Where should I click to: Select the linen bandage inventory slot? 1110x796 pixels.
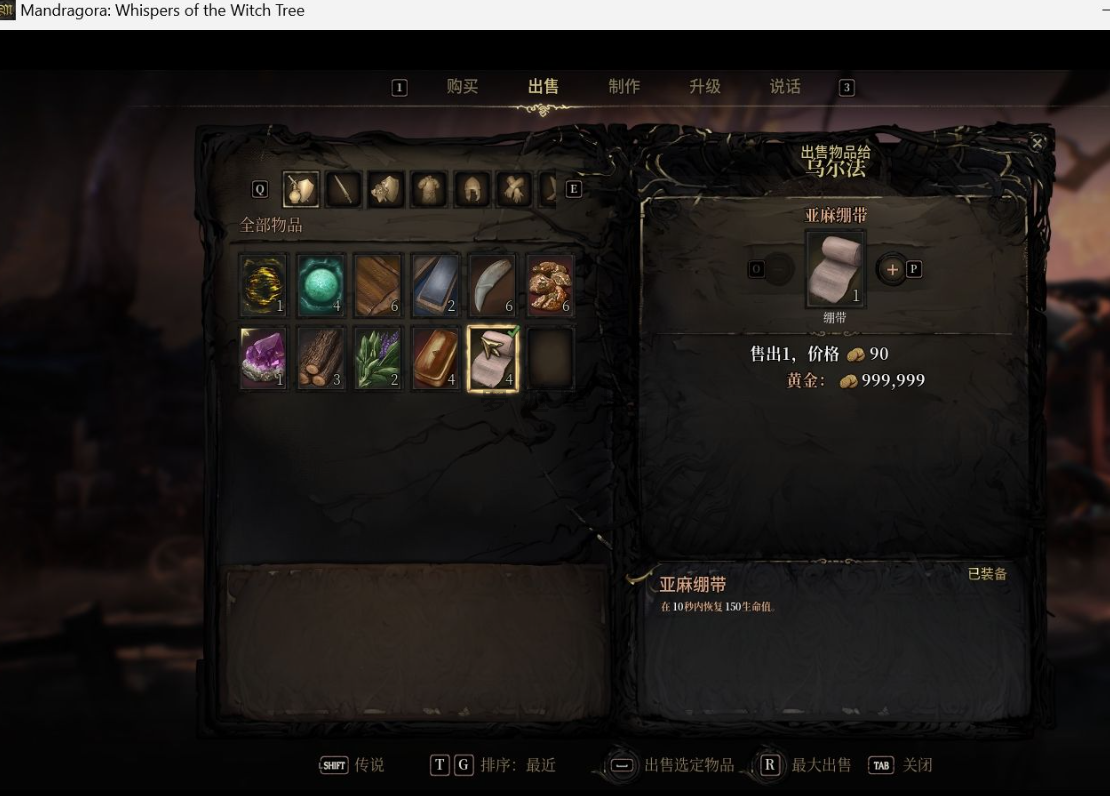point(493,358)
